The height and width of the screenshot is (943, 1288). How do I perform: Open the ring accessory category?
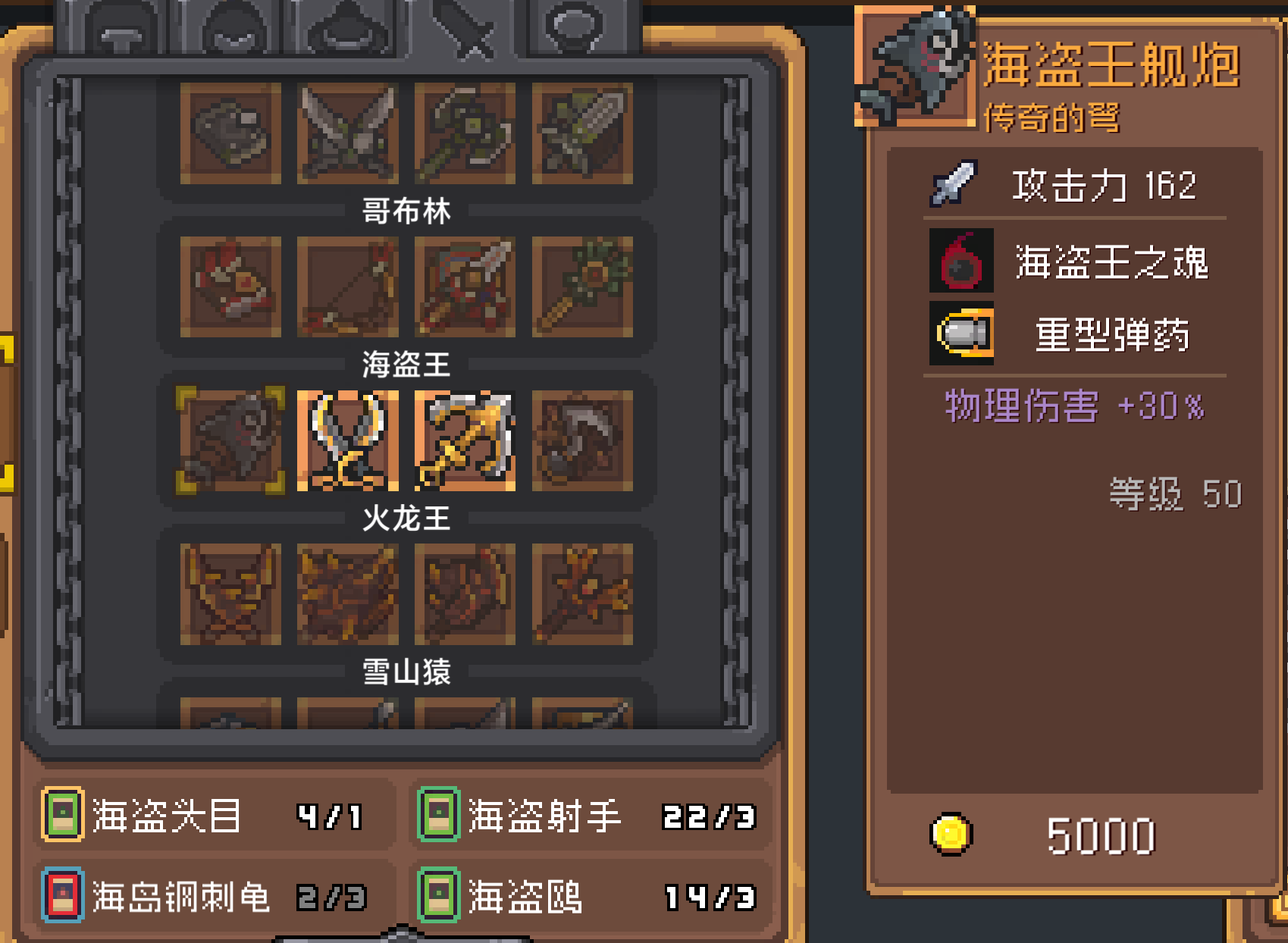pos(574,32)
